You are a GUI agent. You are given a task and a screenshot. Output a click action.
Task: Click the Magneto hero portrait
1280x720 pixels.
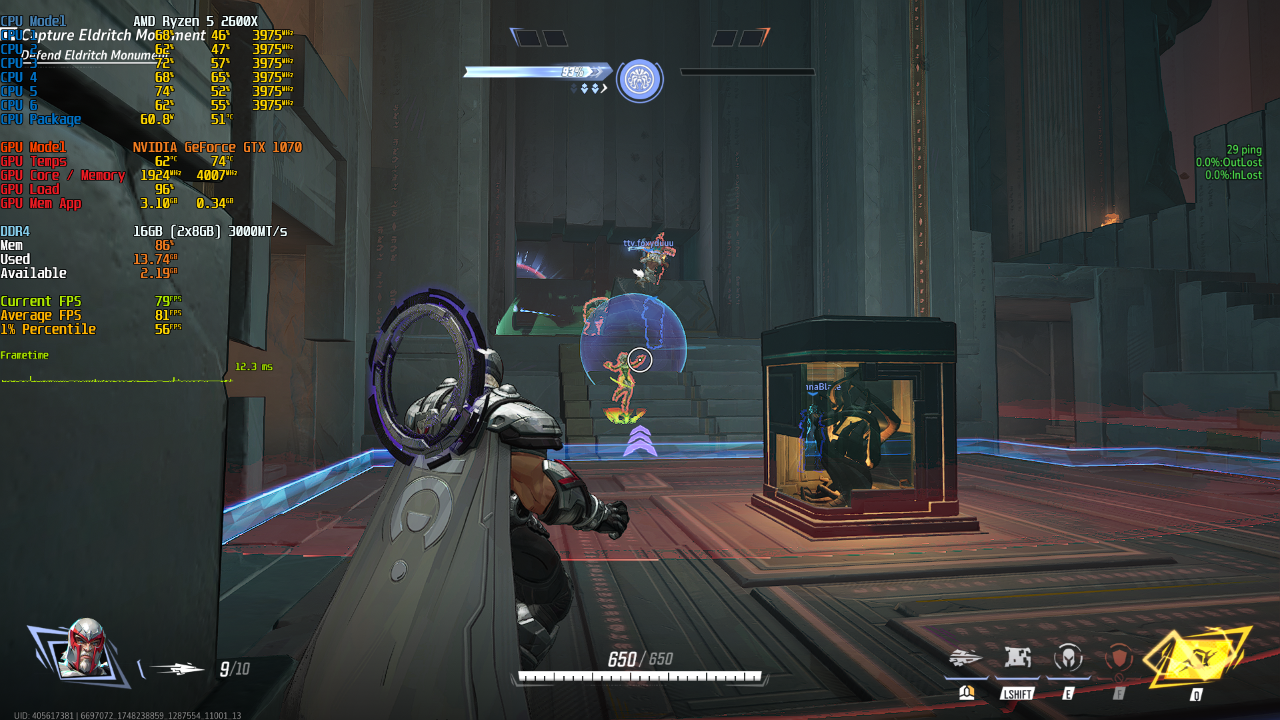click(81, 650)
